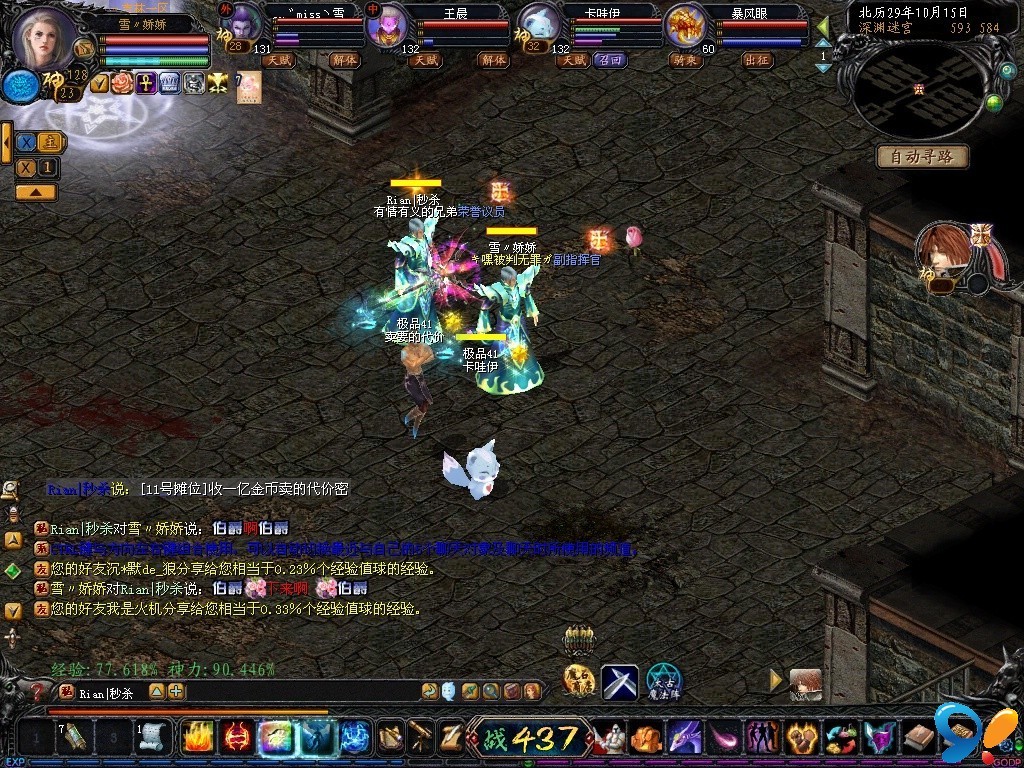Select the player portrait of 雪〃娇娇
The height and width of the screenshot is (768, 1024).
pos(46,40)
